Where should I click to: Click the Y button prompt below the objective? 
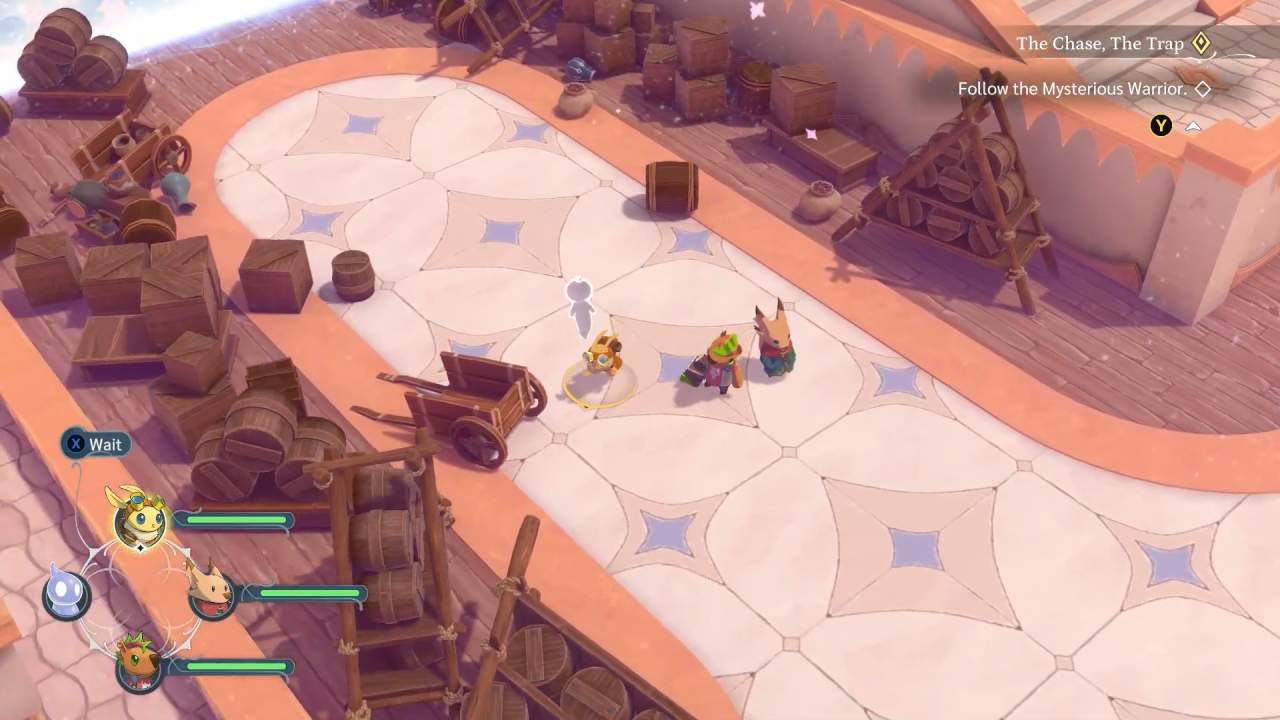[x=1160, y=126]
